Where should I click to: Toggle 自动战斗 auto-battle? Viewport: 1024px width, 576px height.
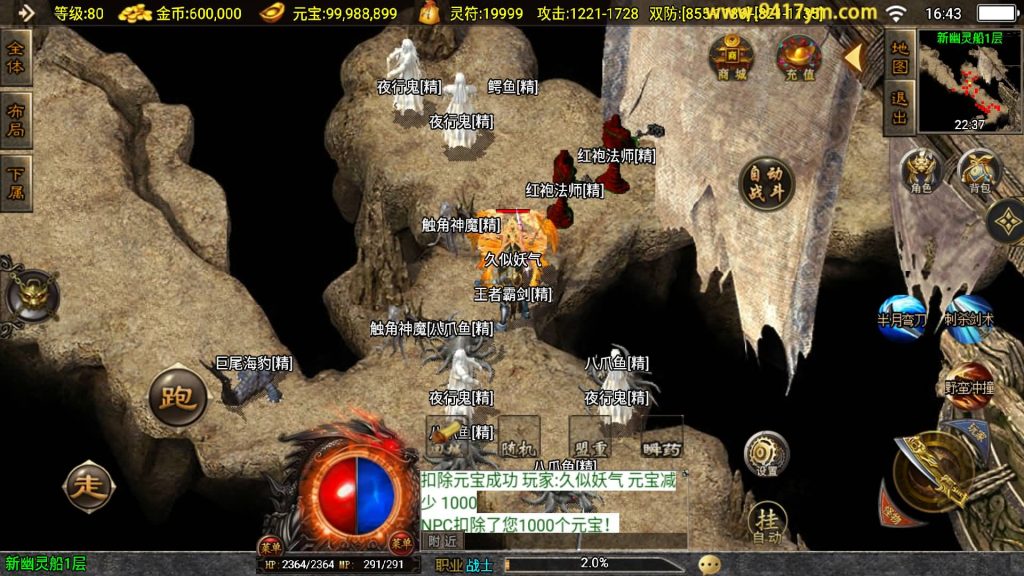tap(767, 184)
